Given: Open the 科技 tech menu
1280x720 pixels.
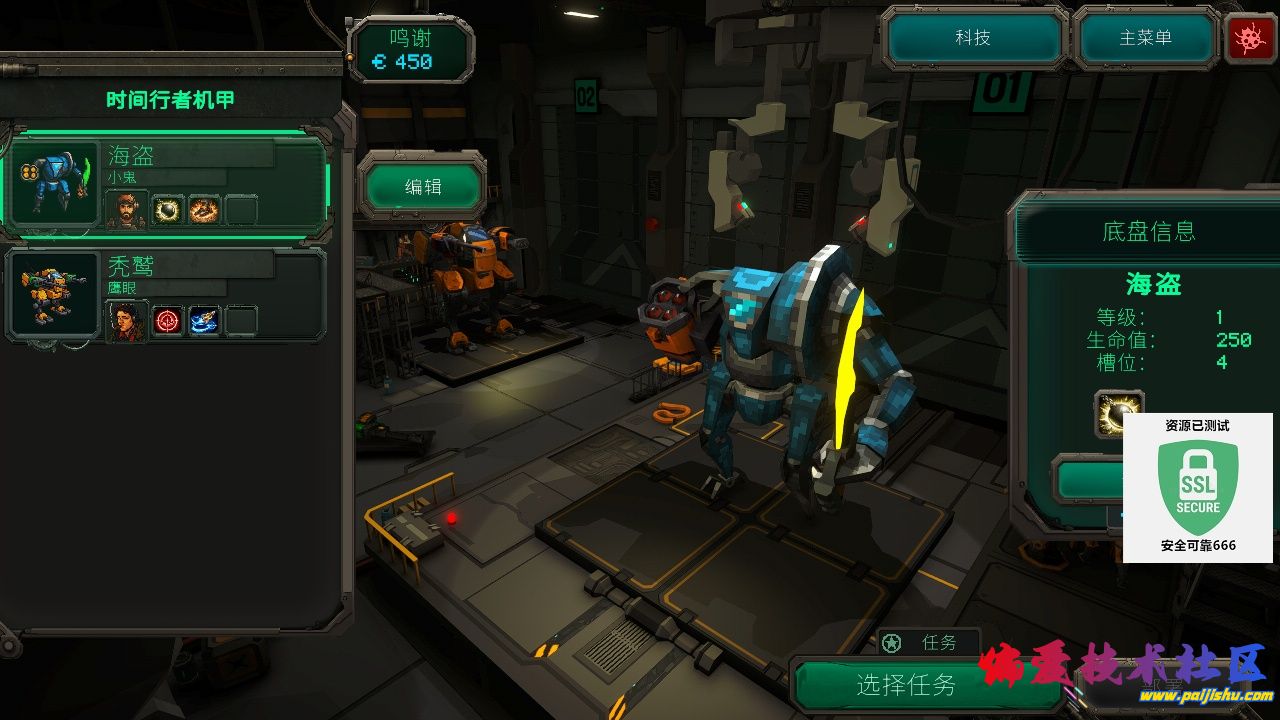Looking at the screenshot, I should coord(973,38).
